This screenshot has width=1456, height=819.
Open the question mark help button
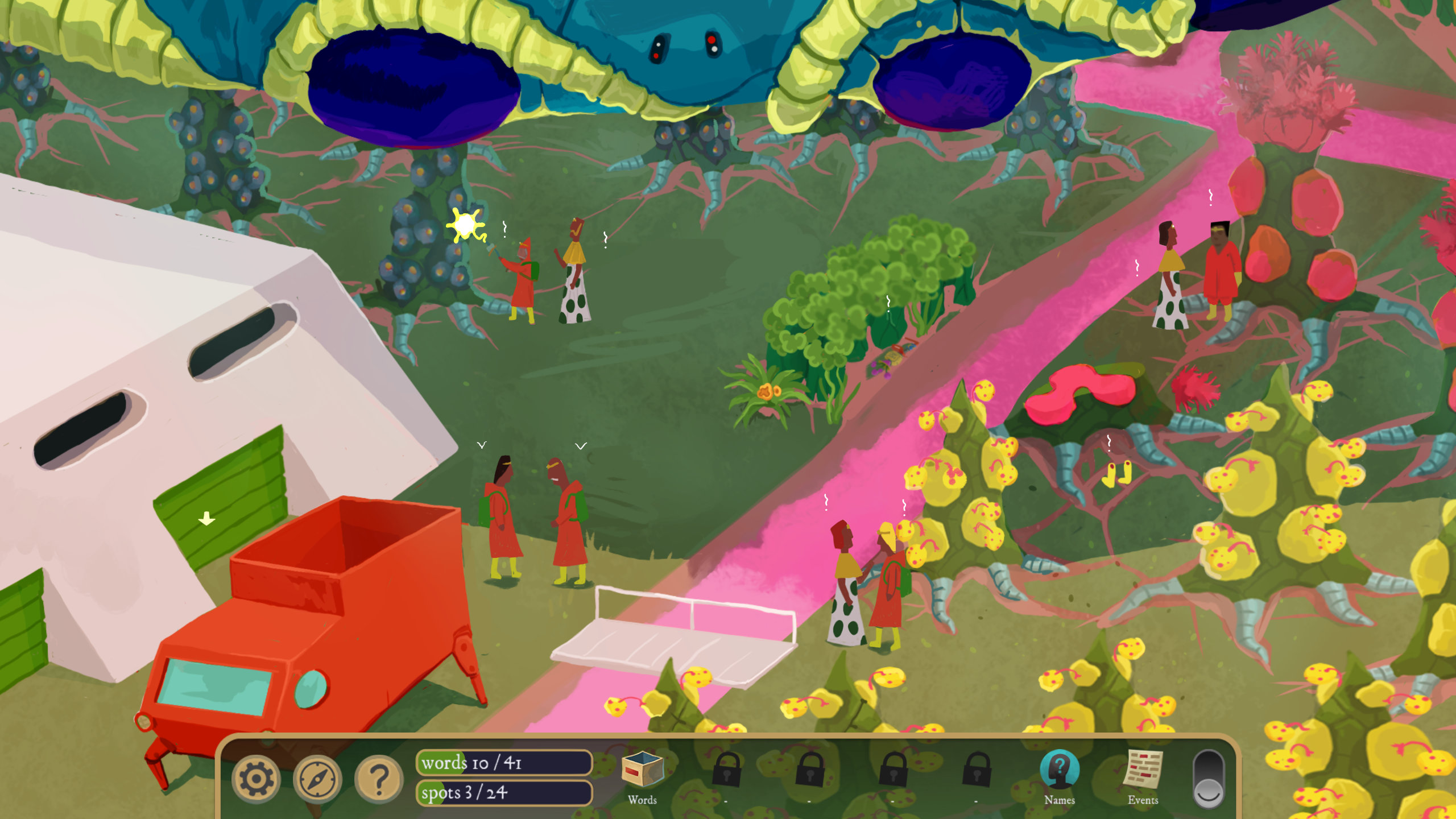point(378,779)
